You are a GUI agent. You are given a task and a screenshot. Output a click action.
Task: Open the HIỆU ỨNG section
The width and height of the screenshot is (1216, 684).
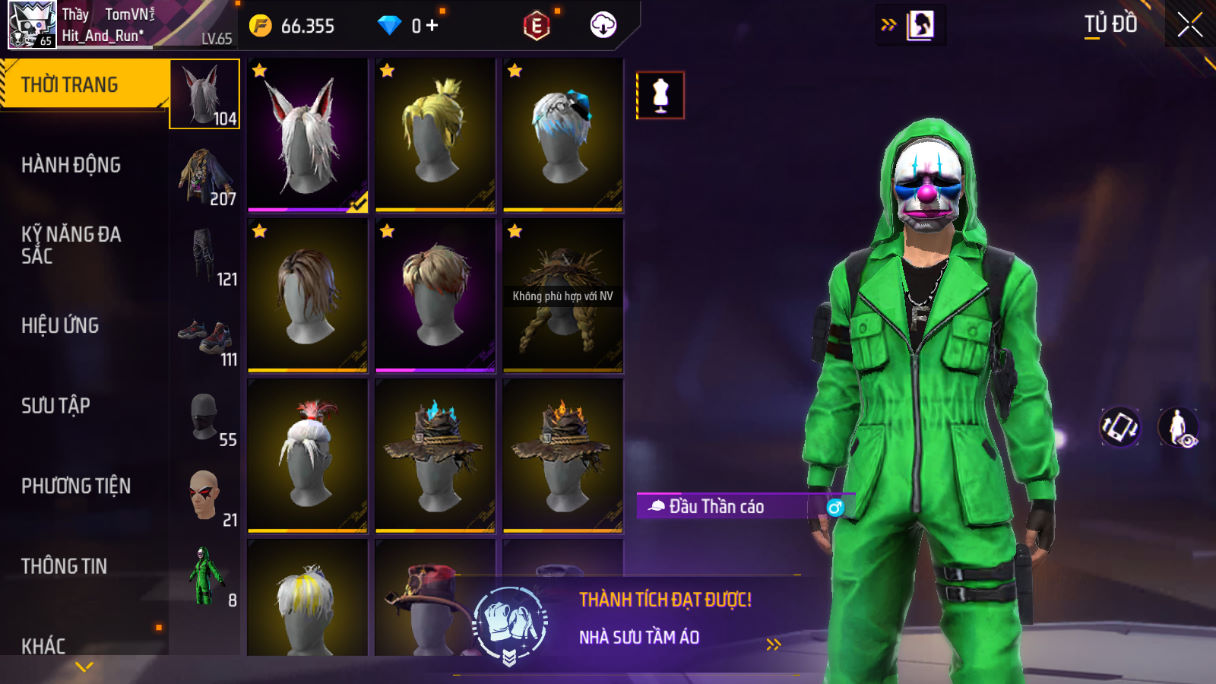[60, 325]
